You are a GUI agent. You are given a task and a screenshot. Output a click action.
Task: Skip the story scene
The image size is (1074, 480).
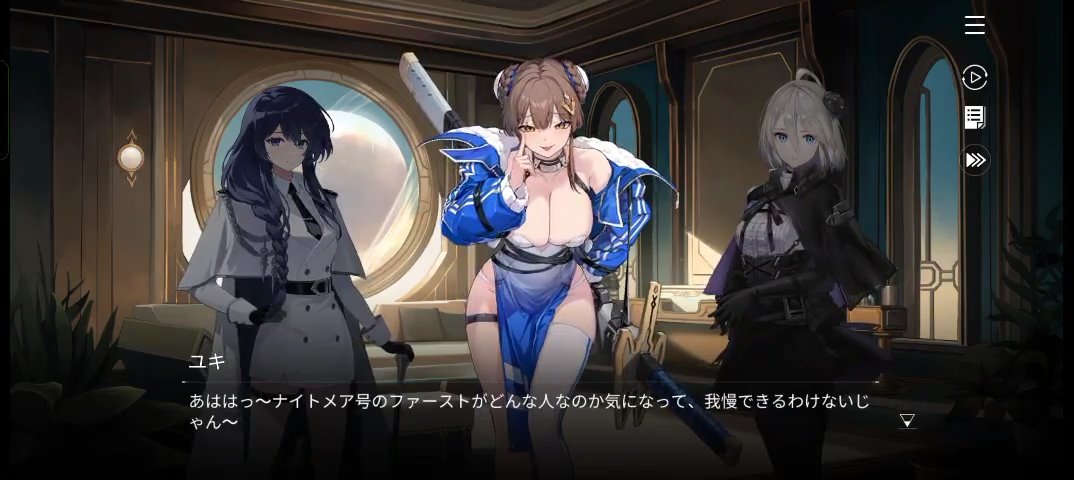coord(975,160)
